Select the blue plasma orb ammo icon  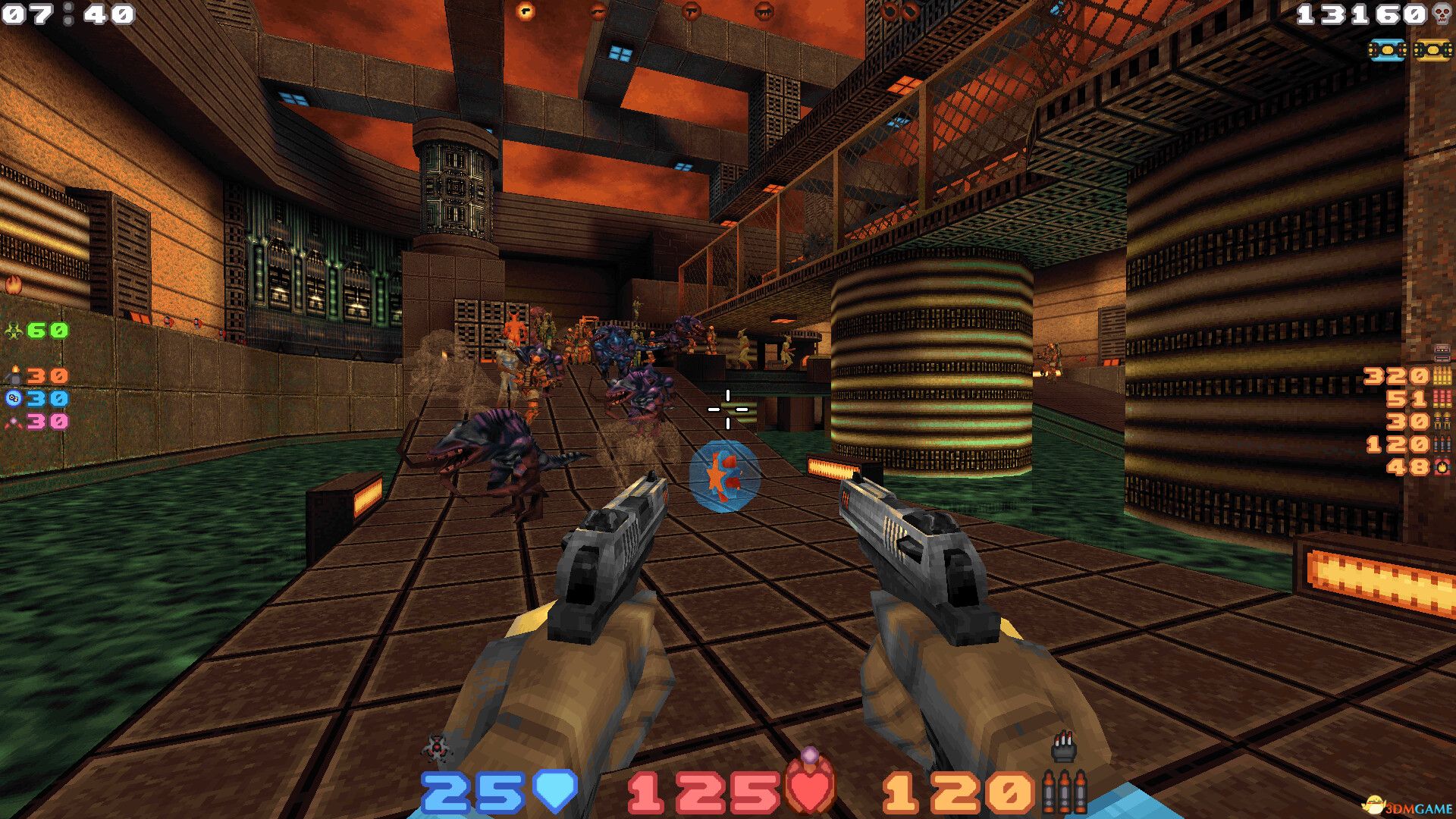(13, 397)
